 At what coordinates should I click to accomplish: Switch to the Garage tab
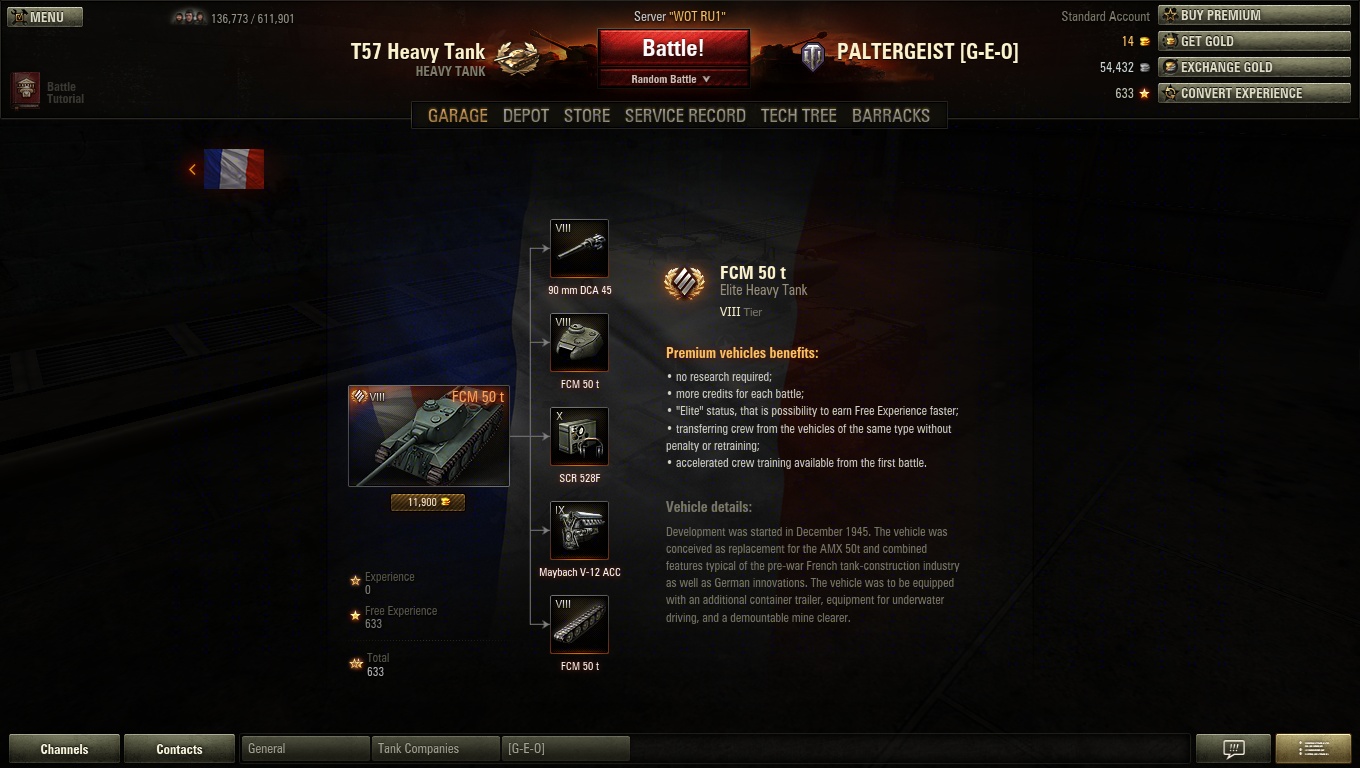[x=458, y=115]
